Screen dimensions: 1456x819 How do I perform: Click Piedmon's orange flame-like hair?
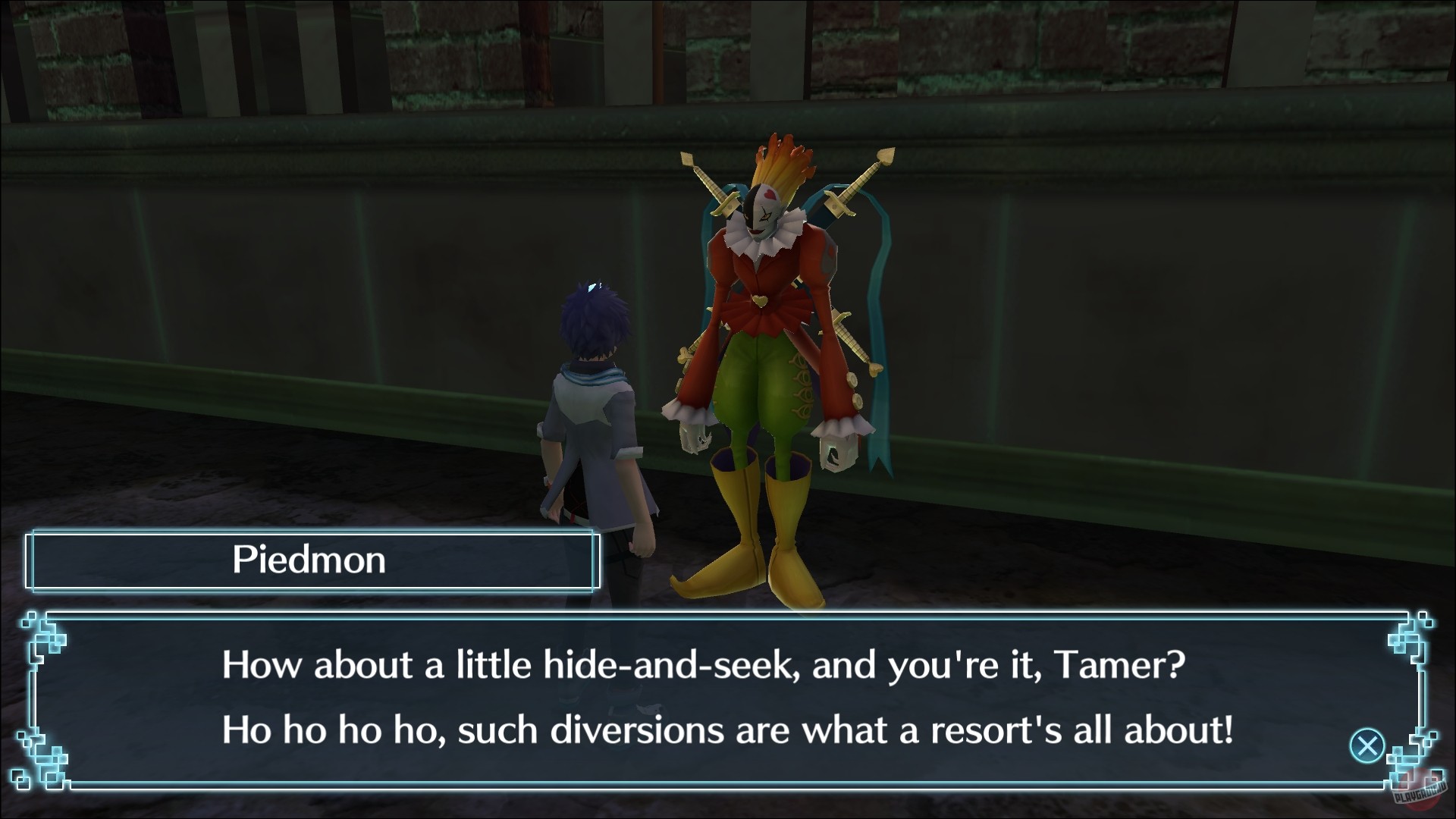pyautogui.click(x=781, y=159)
